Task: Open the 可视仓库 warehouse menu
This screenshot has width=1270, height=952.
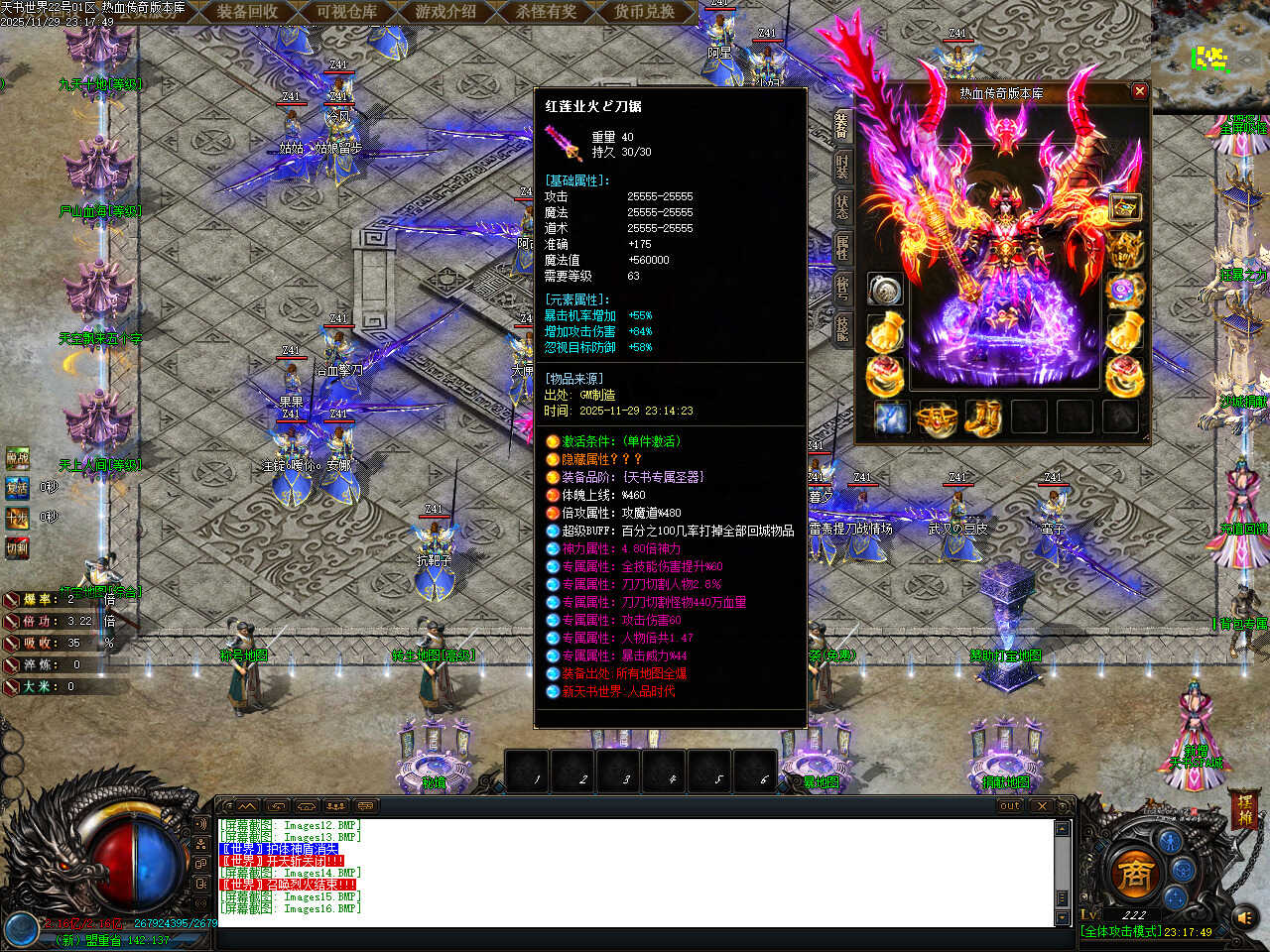Action: pyautogui.click(x=346, y=12)
